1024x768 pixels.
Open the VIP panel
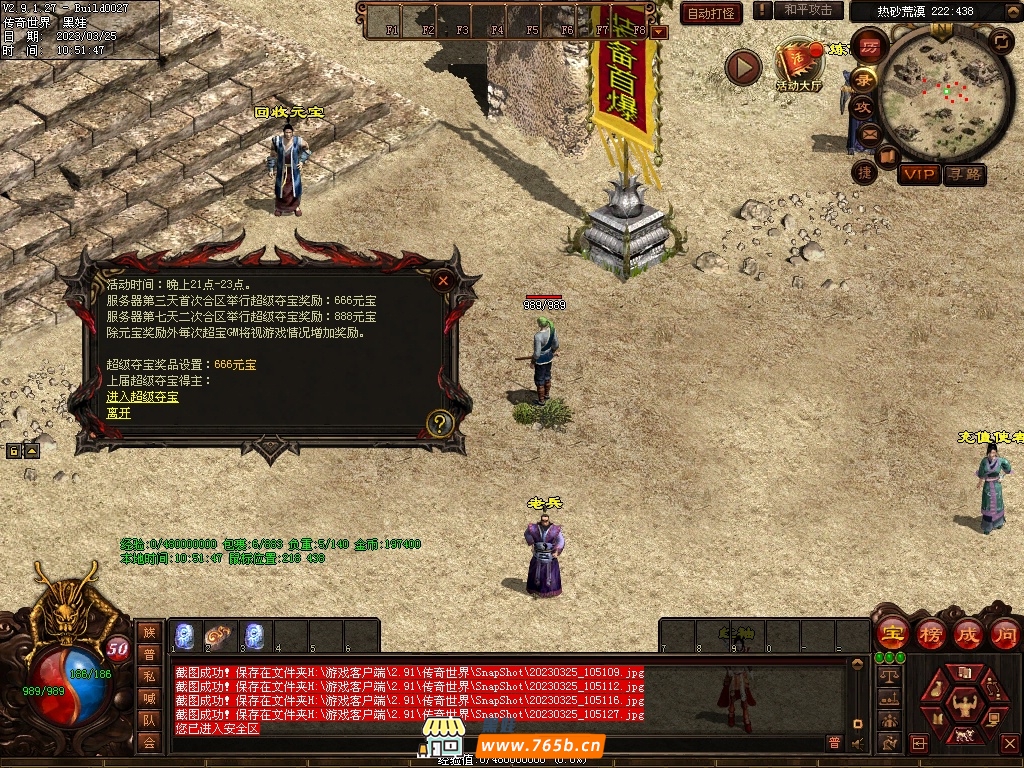(918, 175)
